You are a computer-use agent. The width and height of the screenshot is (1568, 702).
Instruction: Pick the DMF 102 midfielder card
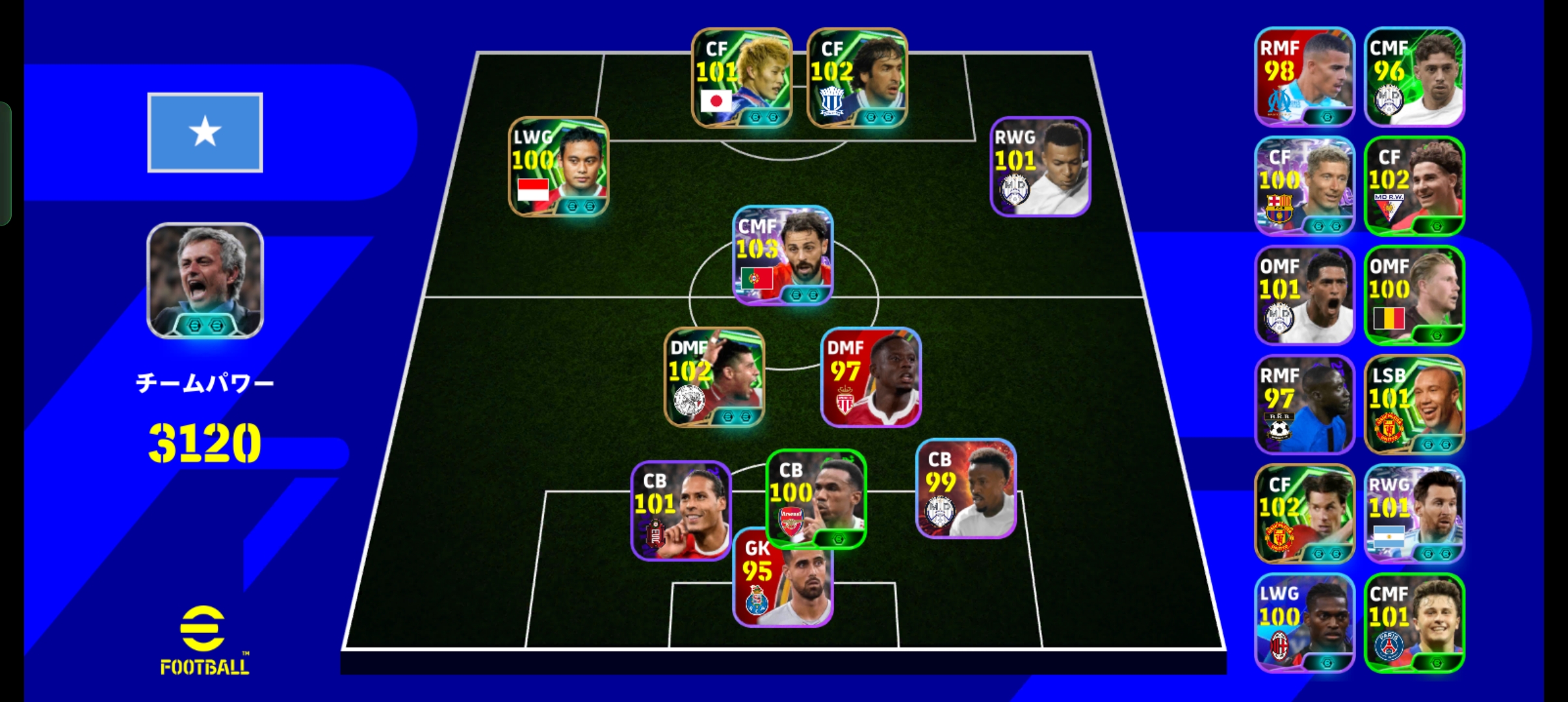click(x=714, y=377)
